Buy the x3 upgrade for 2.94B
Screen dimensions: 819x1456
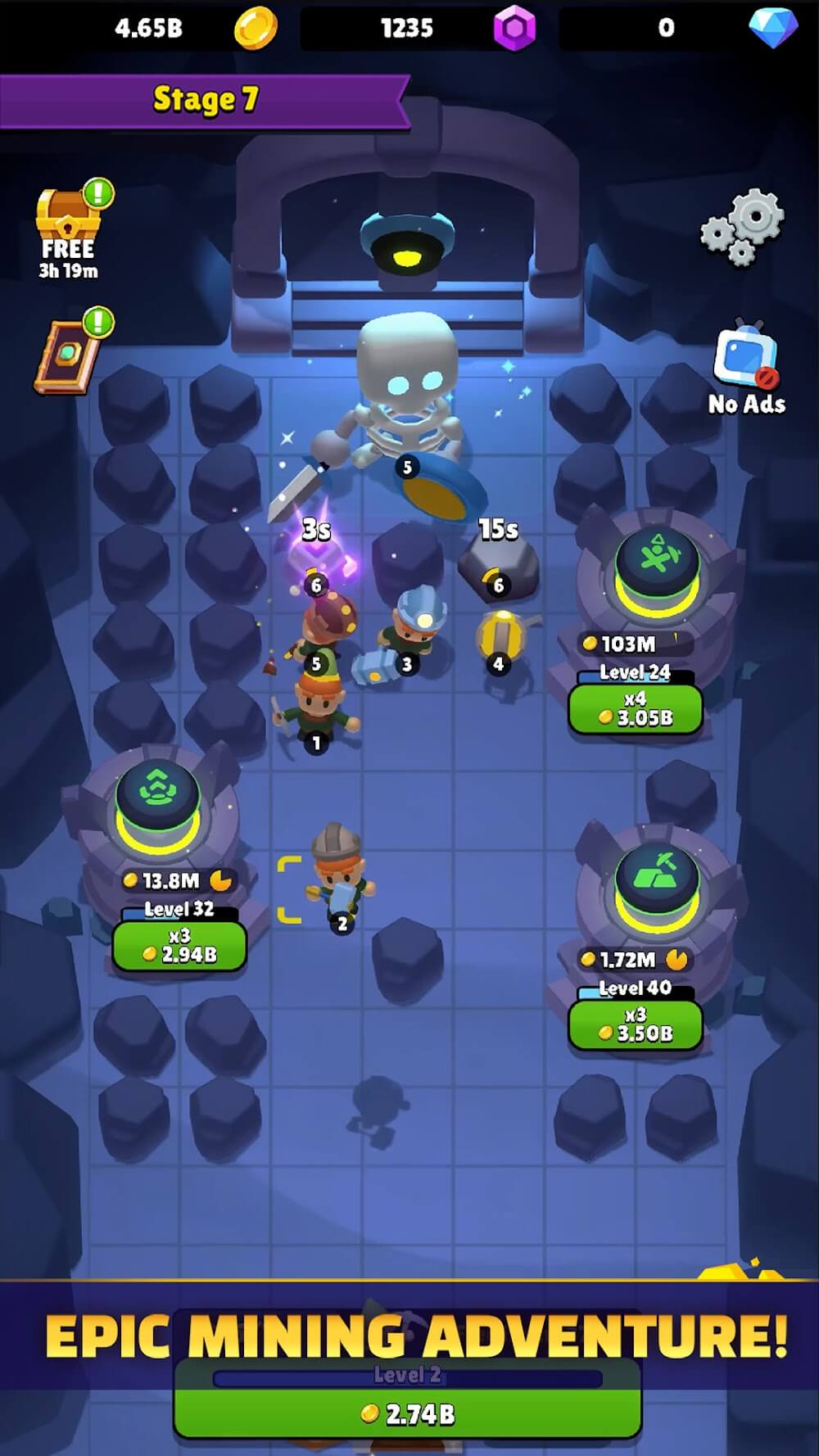(x=179, y=946)
